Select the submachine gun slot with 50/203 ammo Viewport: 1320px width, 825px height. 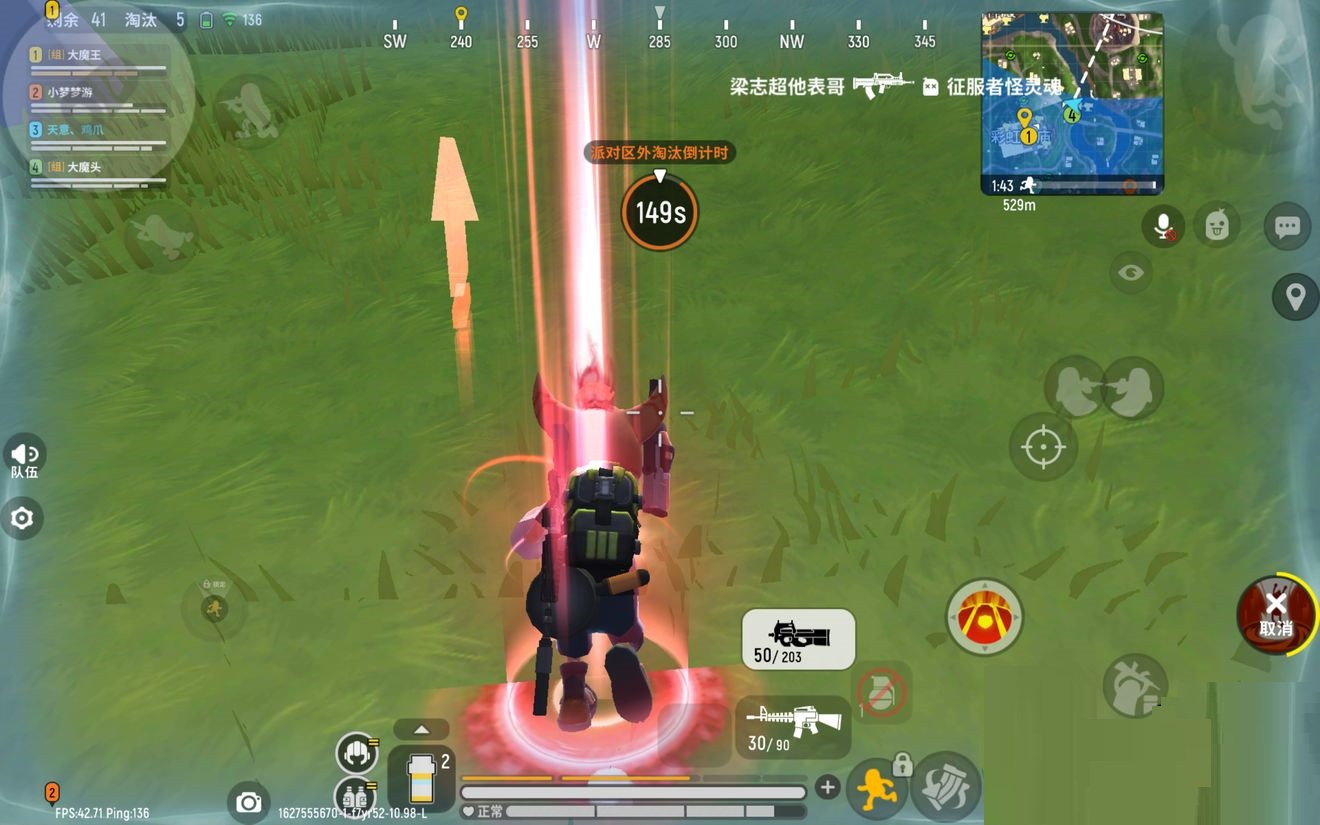[x=798, y=639]
